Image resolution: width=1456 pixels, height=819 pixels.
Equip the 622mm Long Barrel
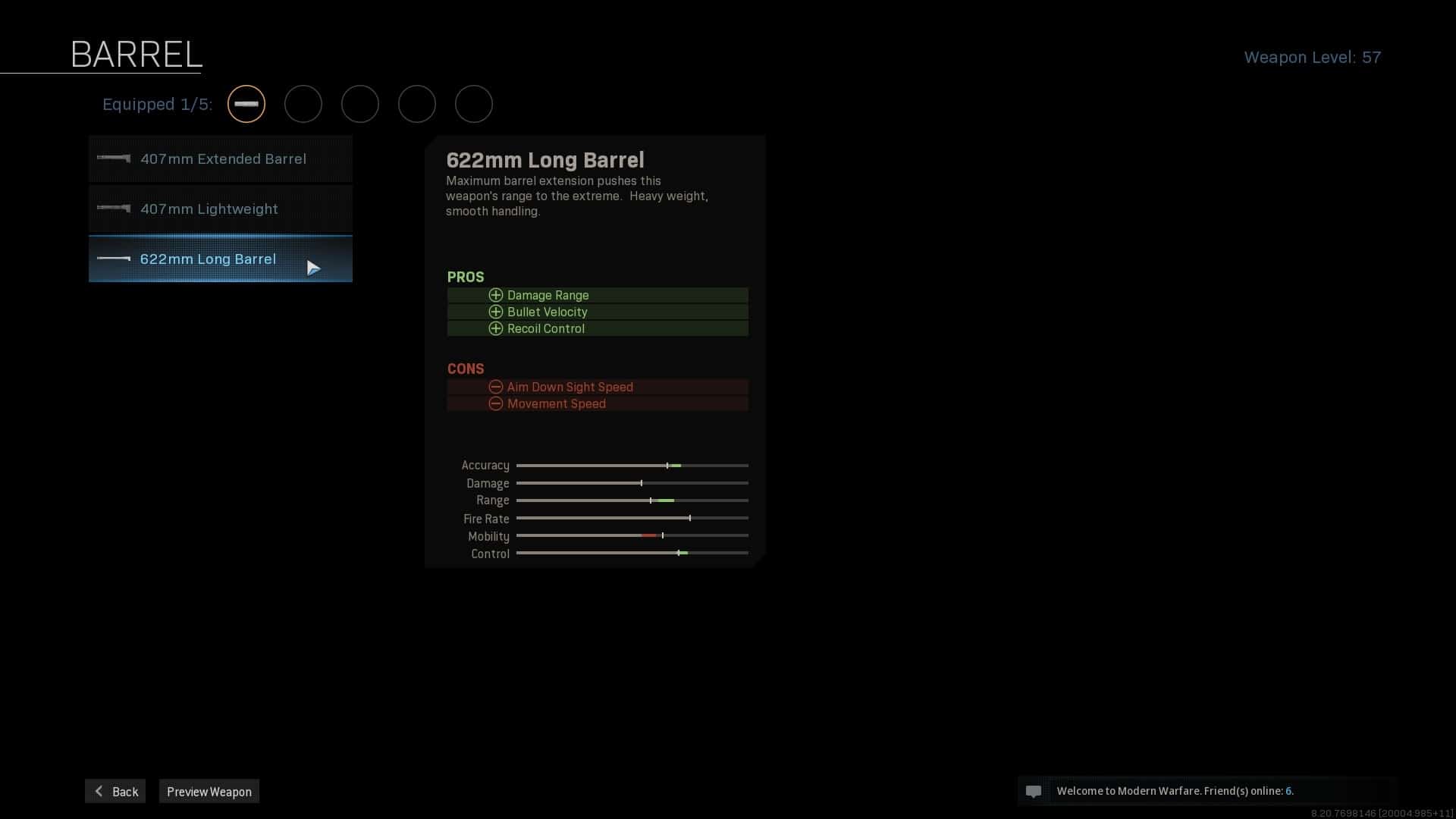pyautogui.click(x=221, y=259)
